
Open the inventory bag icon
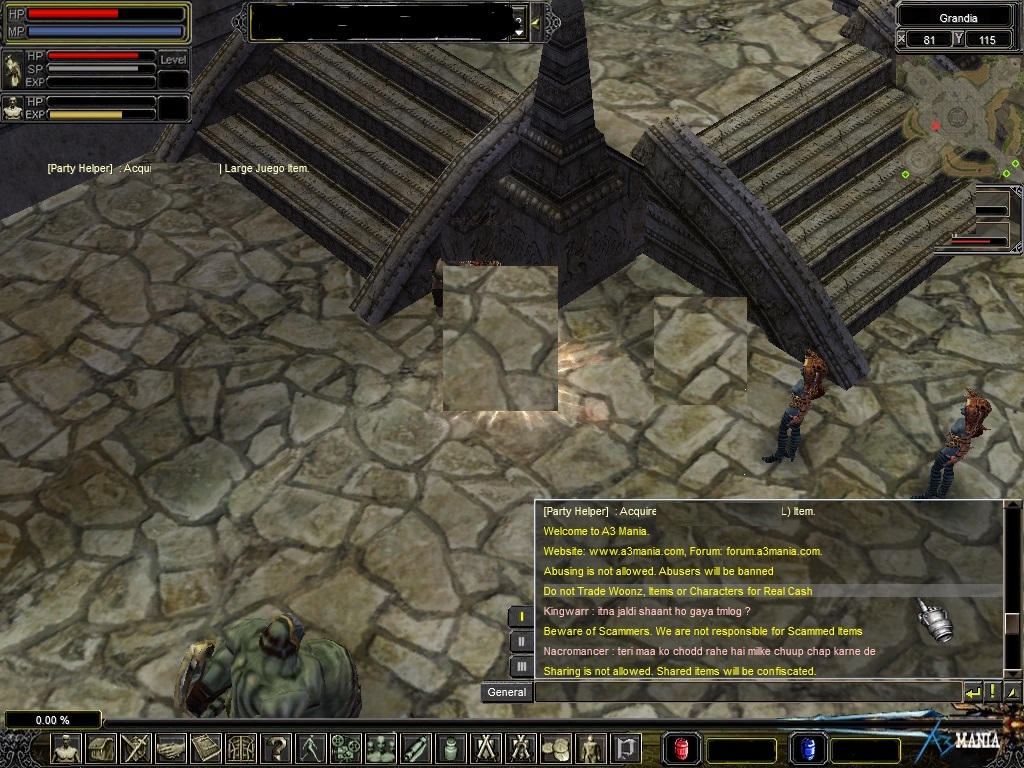(101, 749)
